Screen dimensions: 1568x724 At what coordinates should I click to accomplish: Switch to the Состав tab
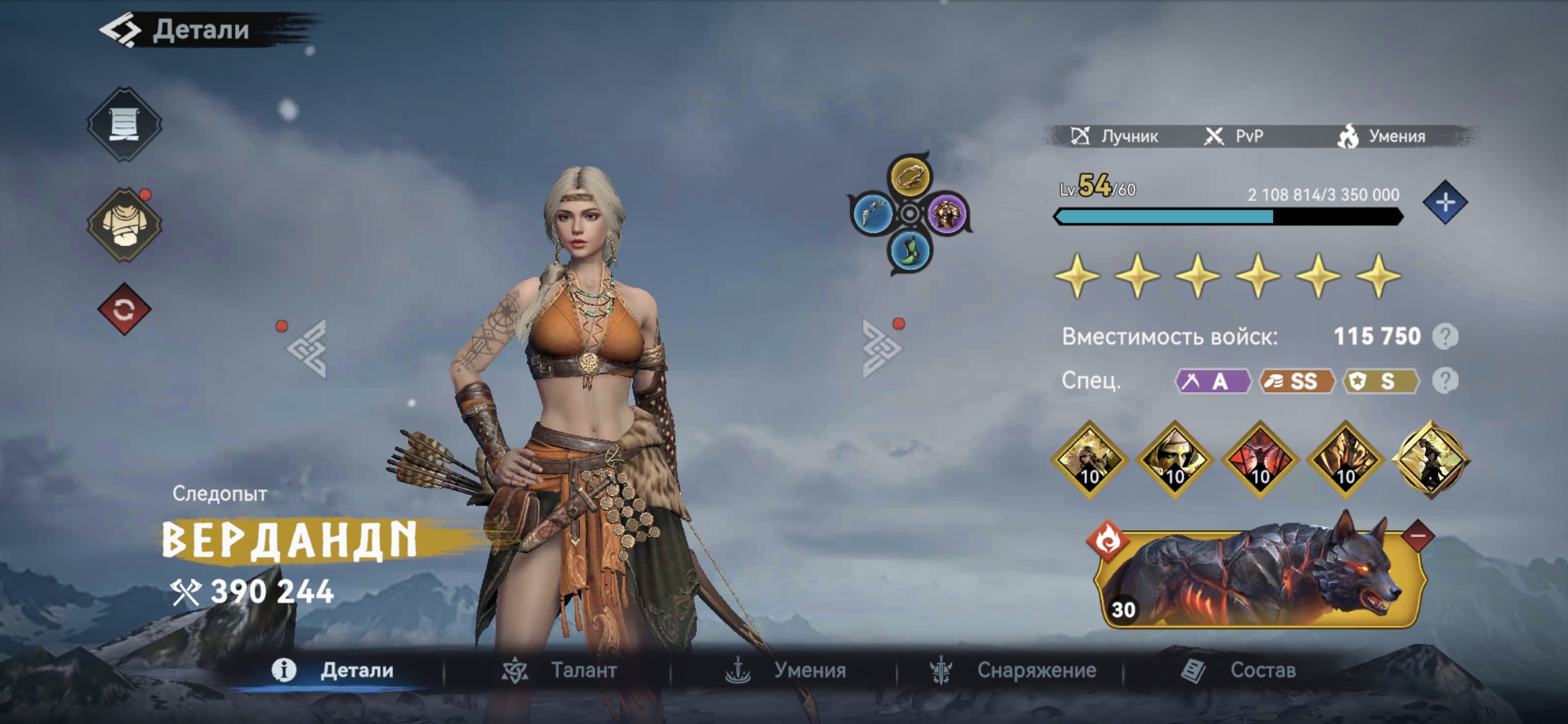click(x=1238, y=670)
